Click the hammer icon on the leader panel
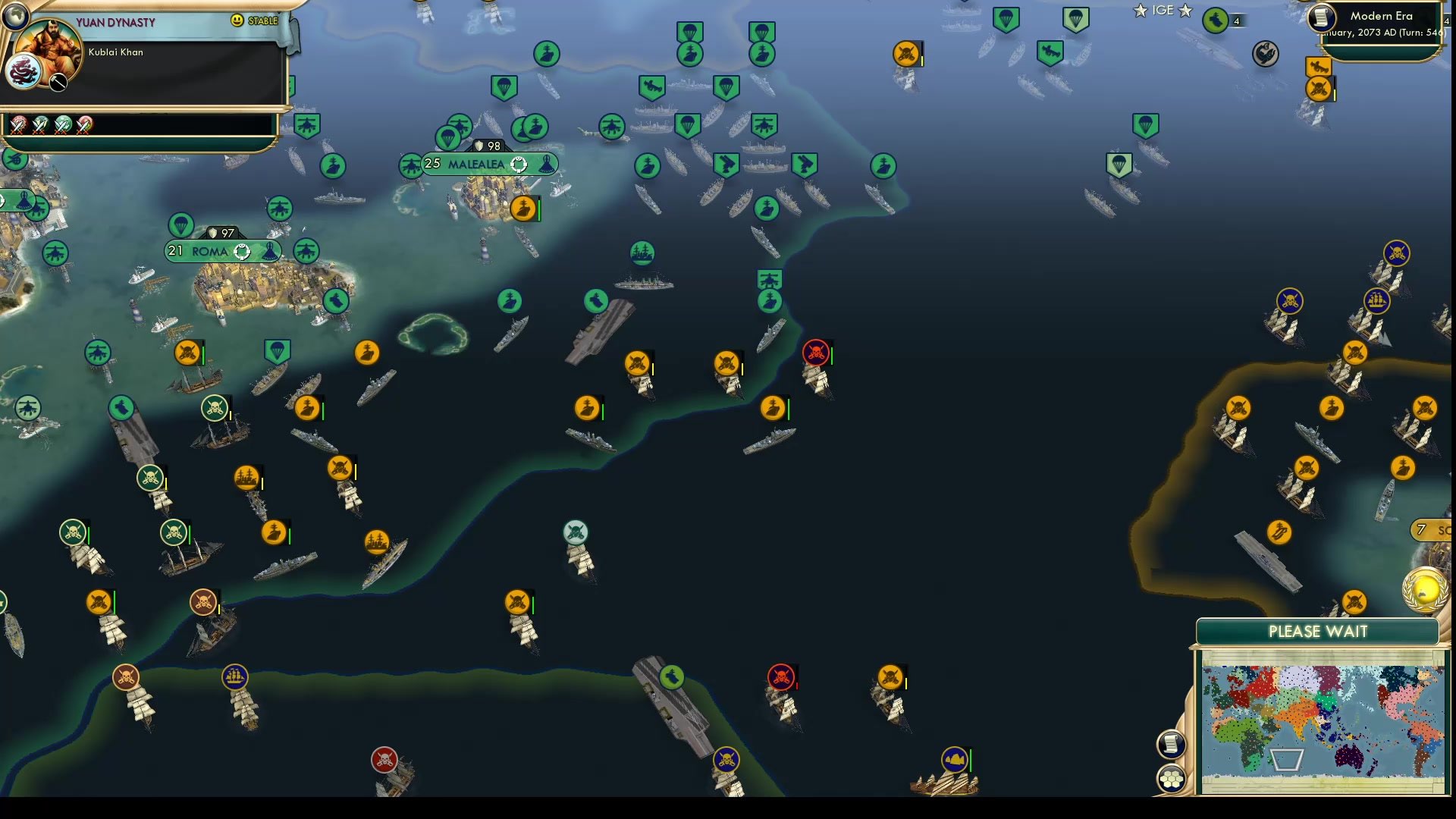 pyautogui.click(x=58, y=83)
